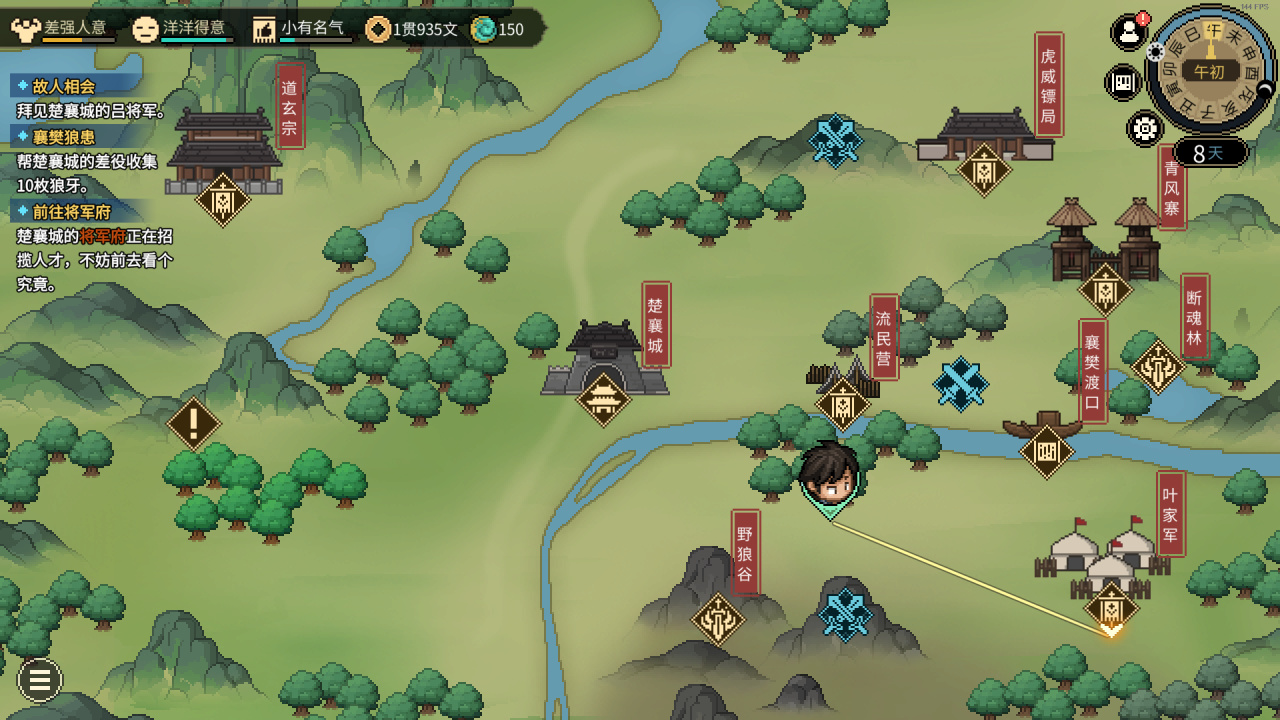Image resolution: width=1280 pixels, height=720 pixels.
Task: Select the 虎威镖局 location marker
Action: [x=984, y=171]
